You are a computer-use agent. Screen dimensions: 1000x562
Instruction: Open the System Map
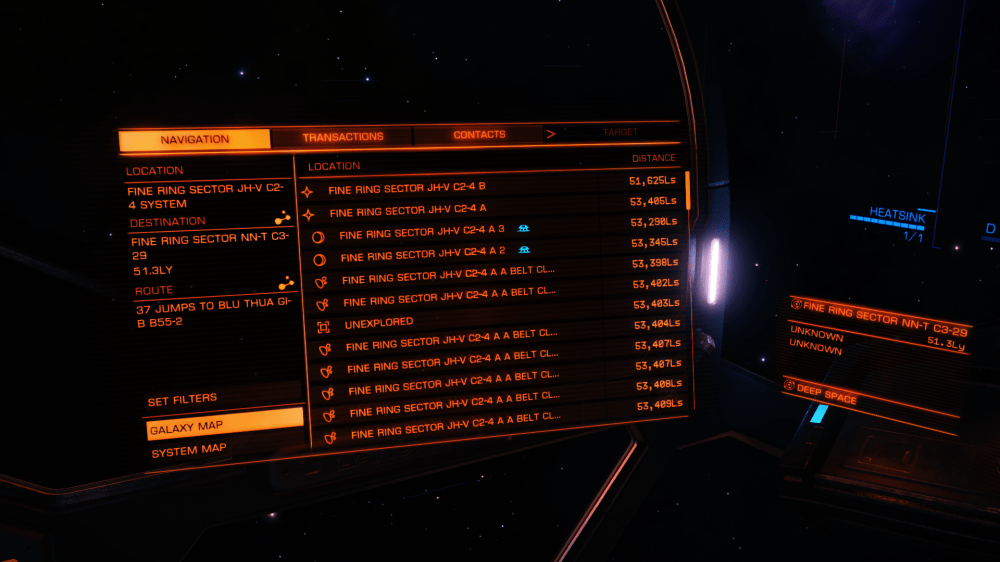188,450
